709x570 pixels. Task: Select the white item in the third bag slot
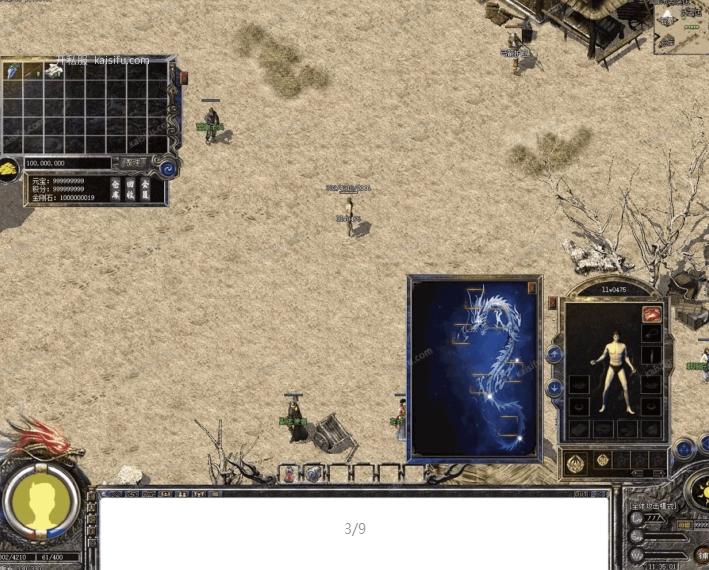[x=53, y=72]
